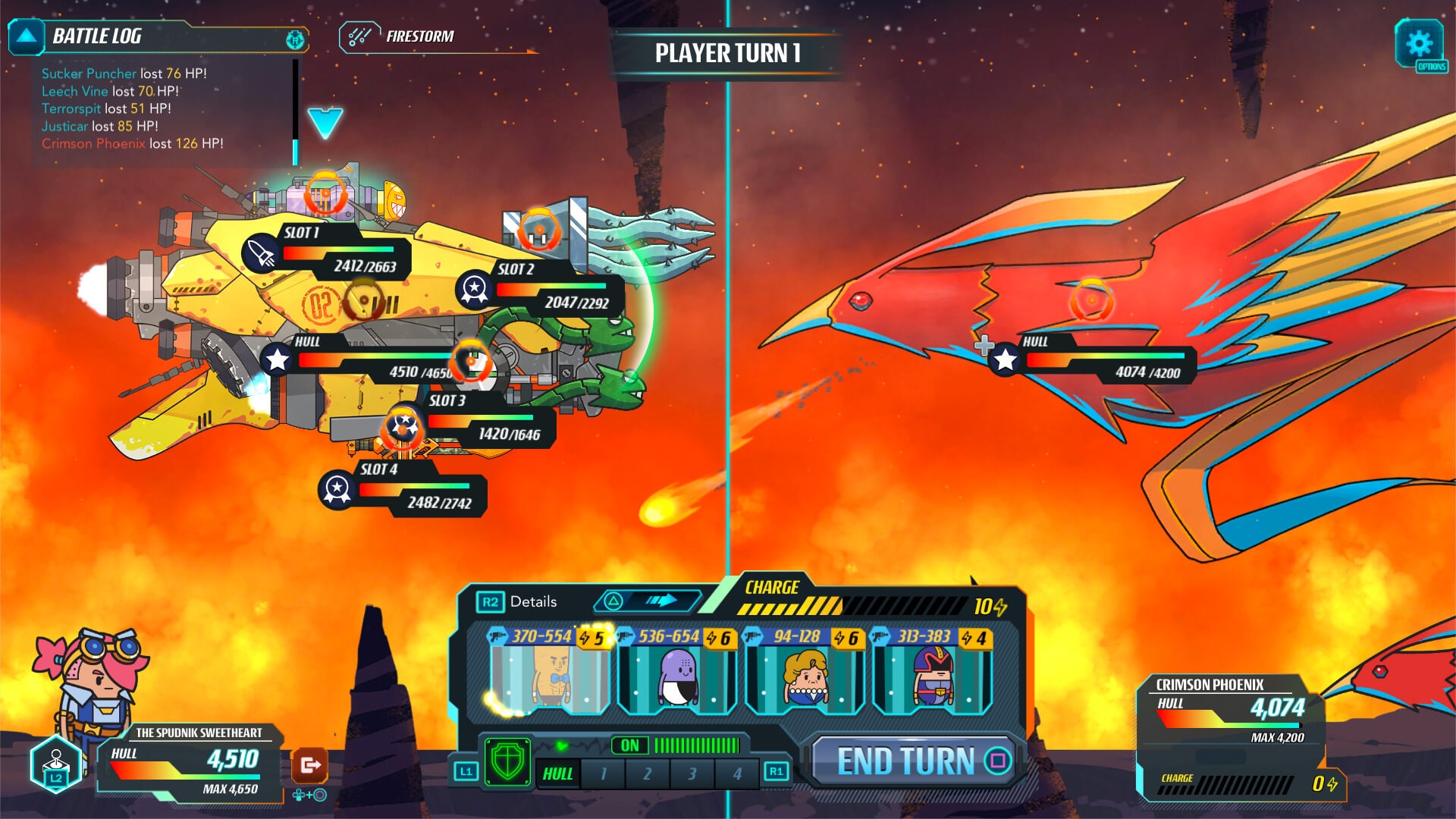The image size is (1456, 819).
Task: Toggle the fast-forward arrow next to the triangle button
Action: point(659,600)
